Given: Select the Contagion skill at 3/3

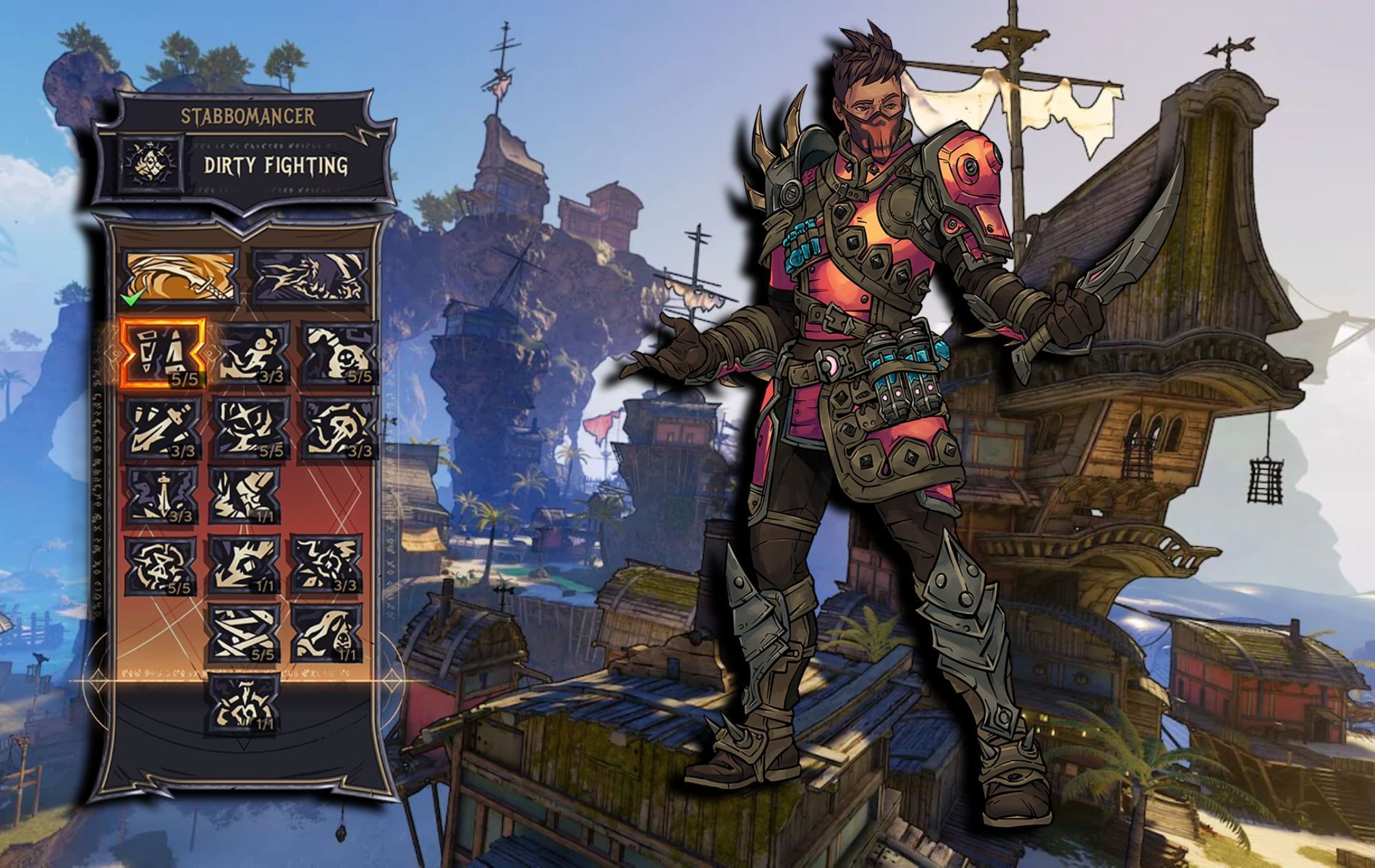Looking at the screenshot, I should pyautogui.click(x=327, y=565).
